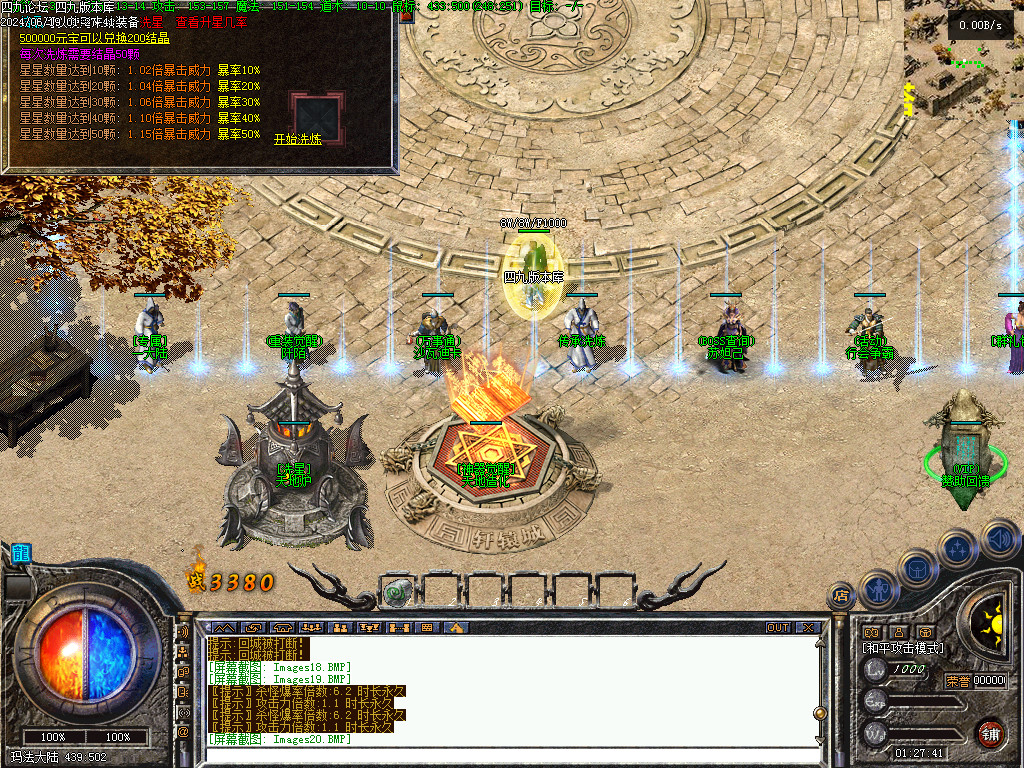The image size is (1024, 768).
Task: Select the square equipment slot in the dialog
Action: pos(316,117)
